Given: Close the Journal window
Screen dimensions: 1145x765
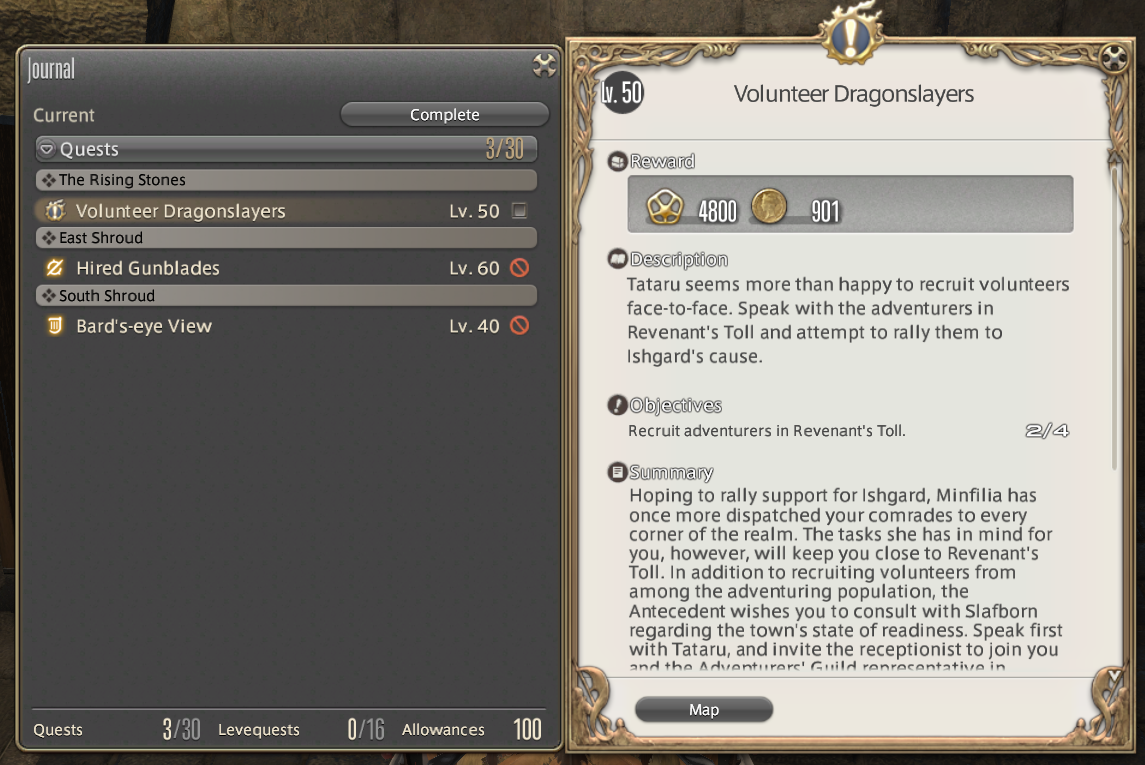Looking at the screenshot, I should 544,66.
